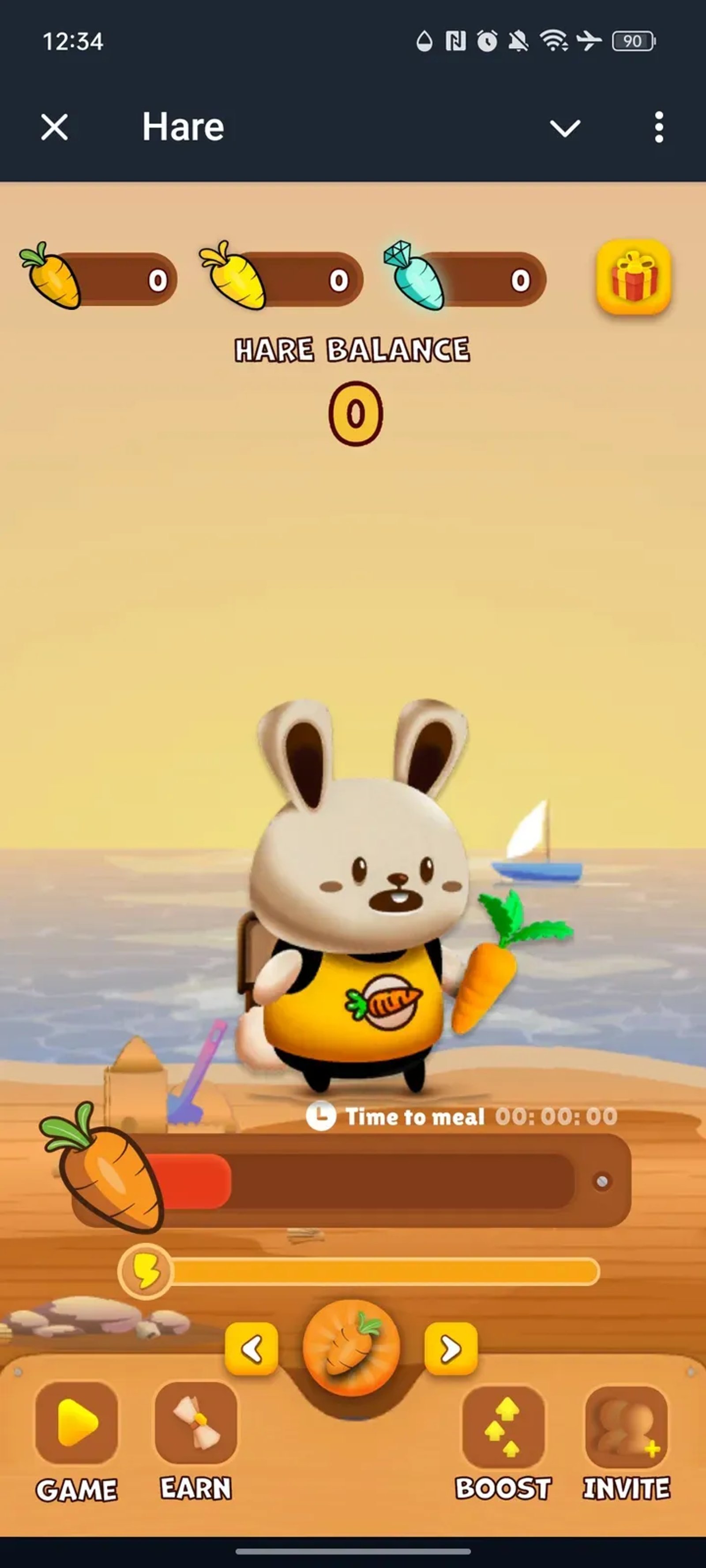This screenshot has width=706, height=1568.
Task: Close the Hare mini app
Action: (53, 127)
